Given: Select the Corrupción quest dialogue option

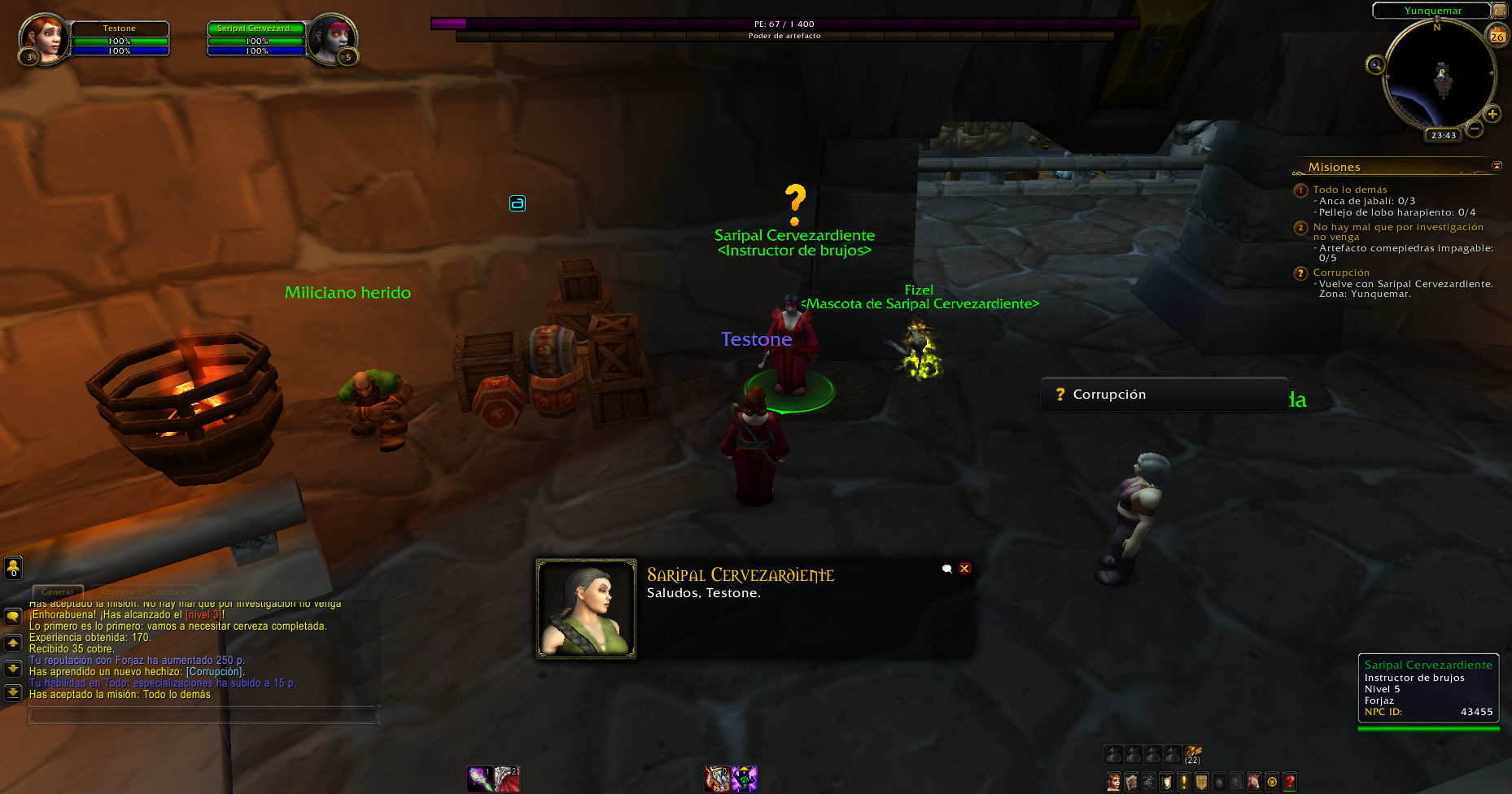Looking at the screenshot, I should [1108, 395].
